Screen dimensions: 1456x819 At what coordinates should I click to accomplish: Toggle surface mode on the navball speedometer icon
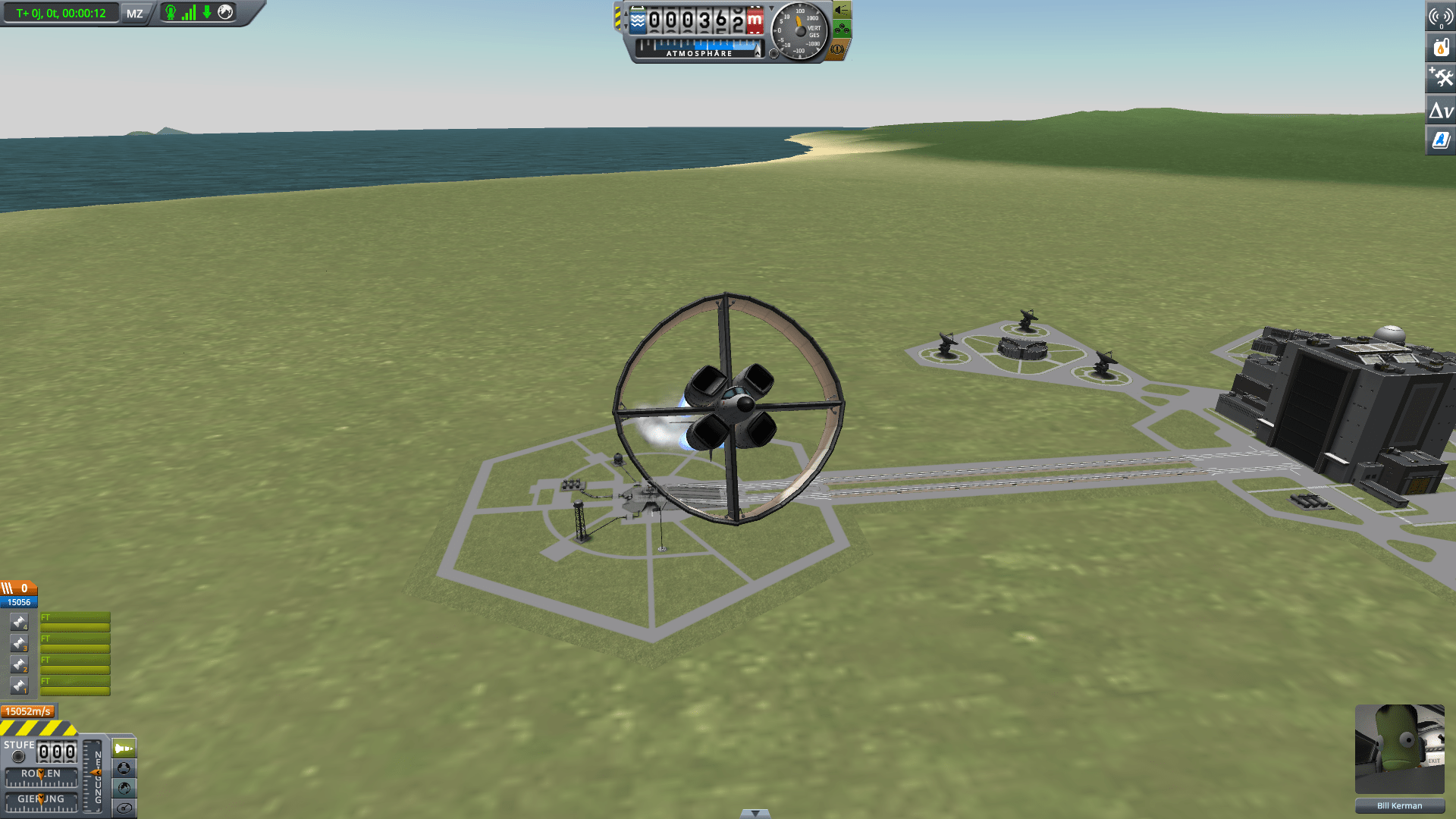[124, 808]
